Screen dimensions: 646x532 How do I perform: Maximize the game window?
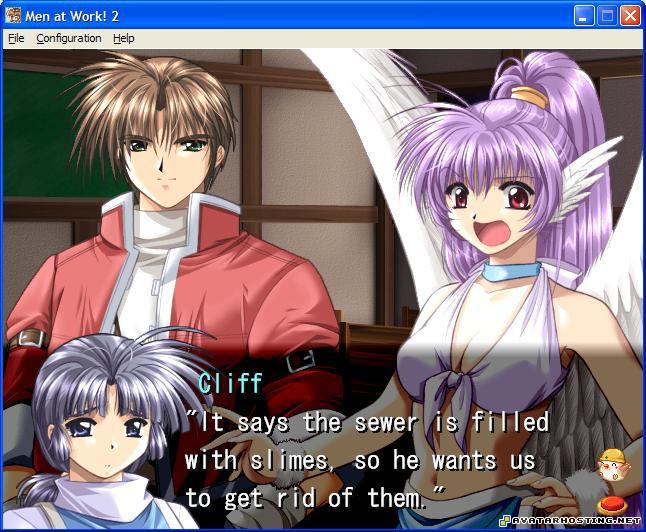[x=607, y=15]
